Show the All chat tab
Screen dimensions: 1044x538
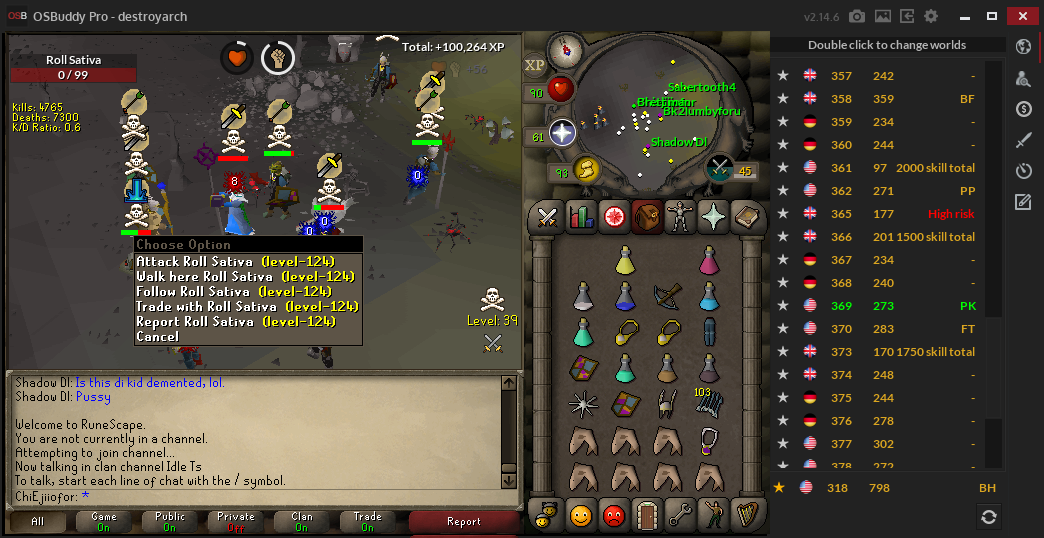[x=38, y=521]
